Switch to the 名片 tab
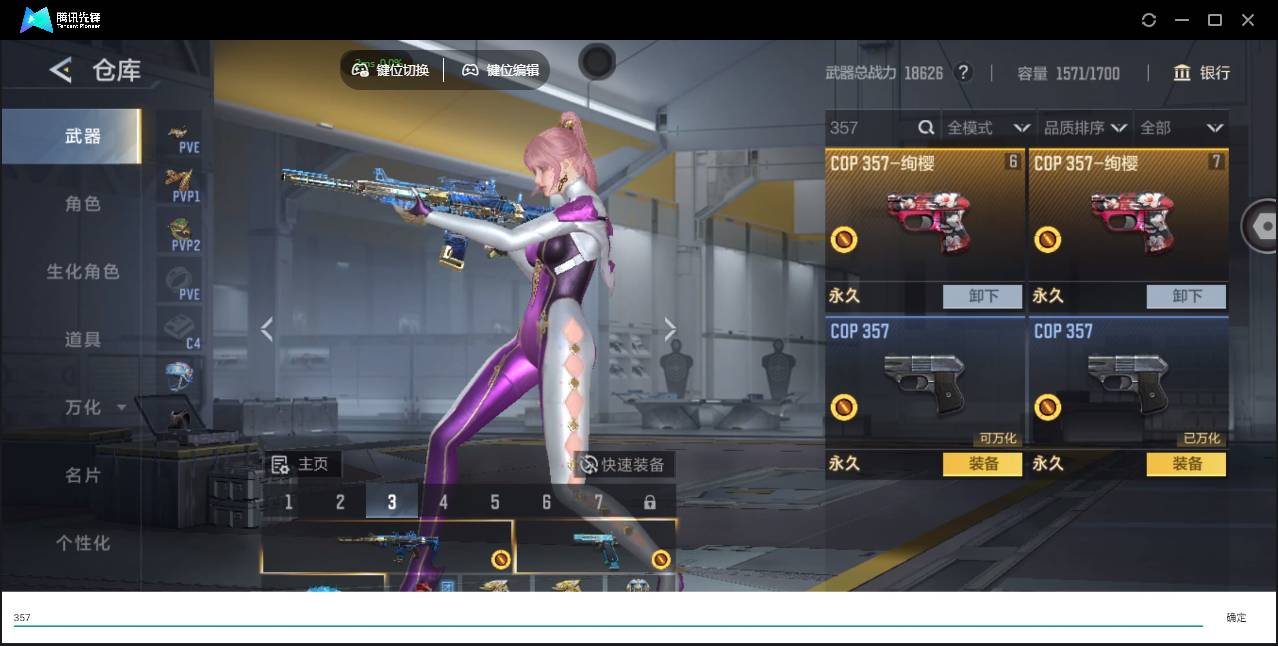This screenshot has width=1278, height=646. click(82, 475)
